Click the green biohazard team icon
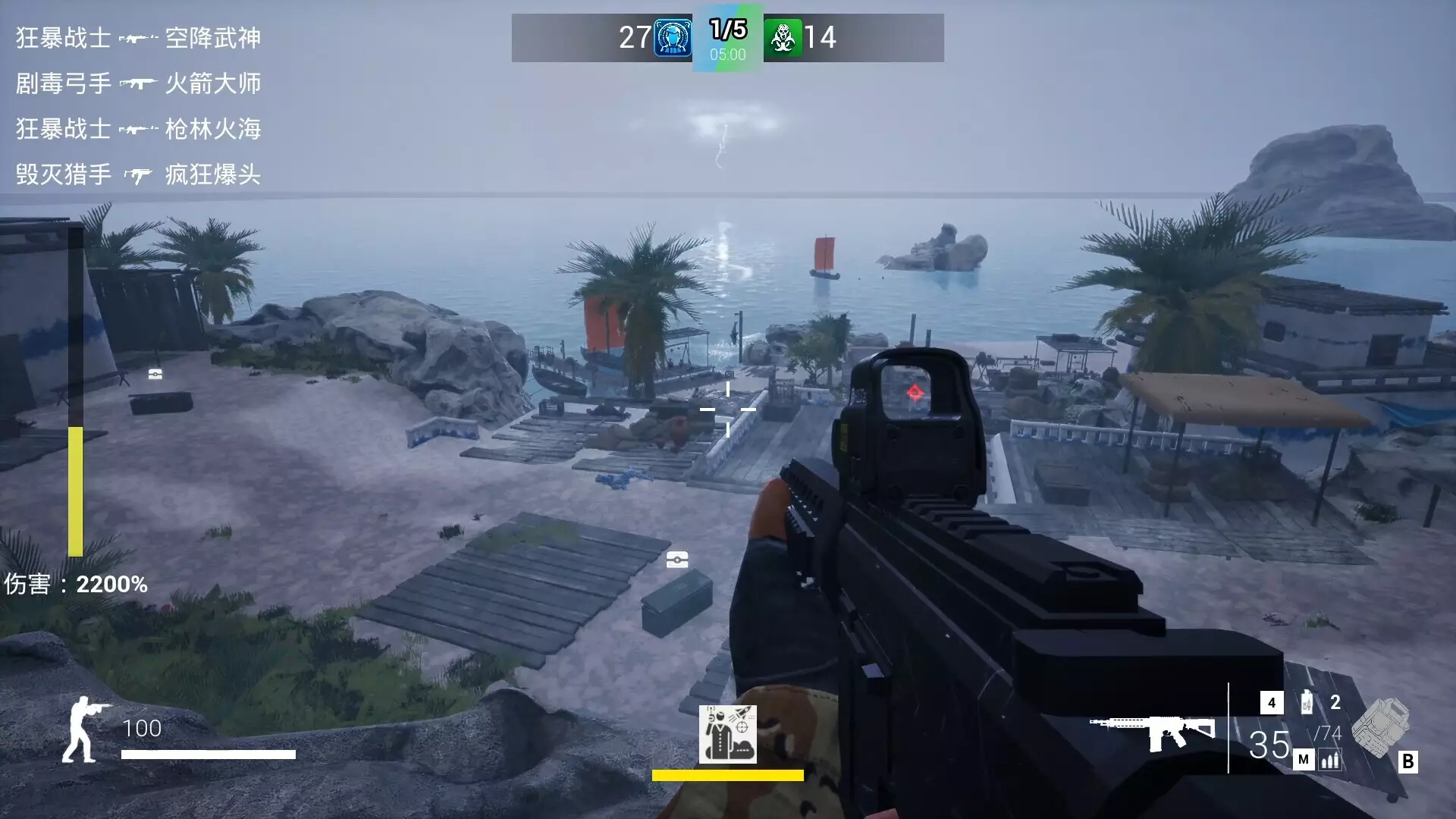This screenshot has height=819, width=1456. pyautogui.click(x=784, y=38)
